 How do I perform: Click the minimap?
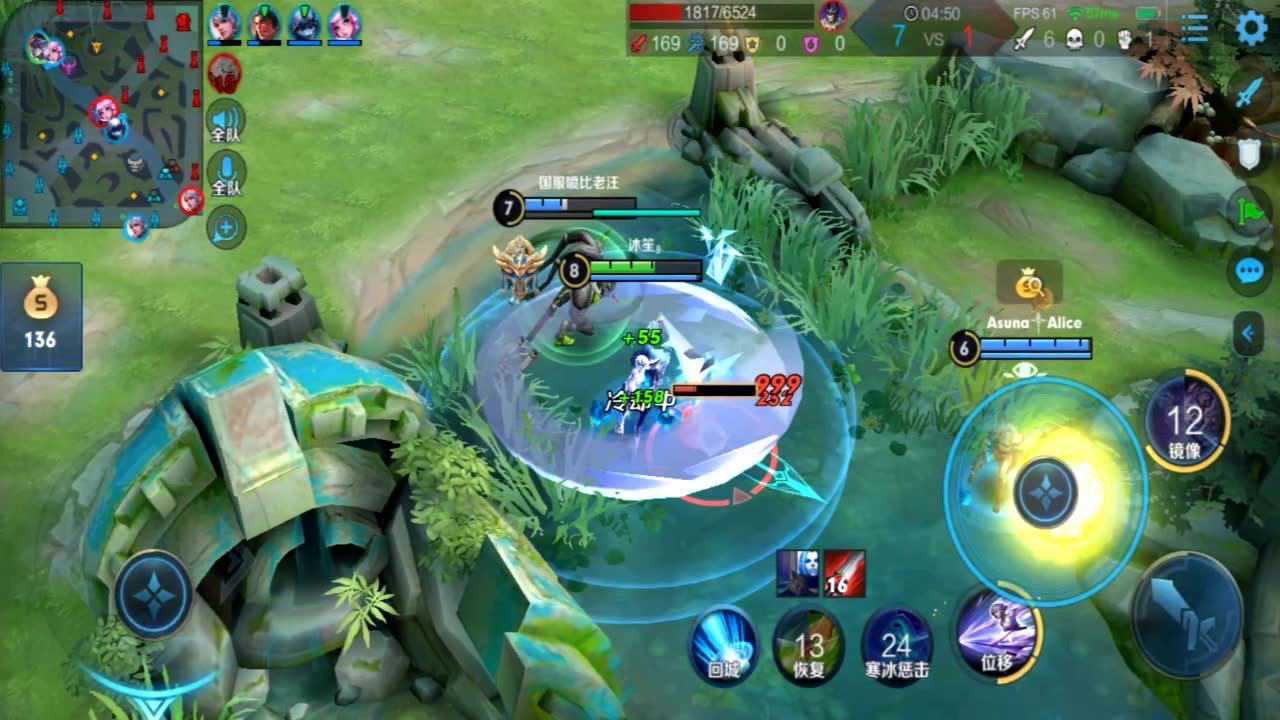pos(100,112)
